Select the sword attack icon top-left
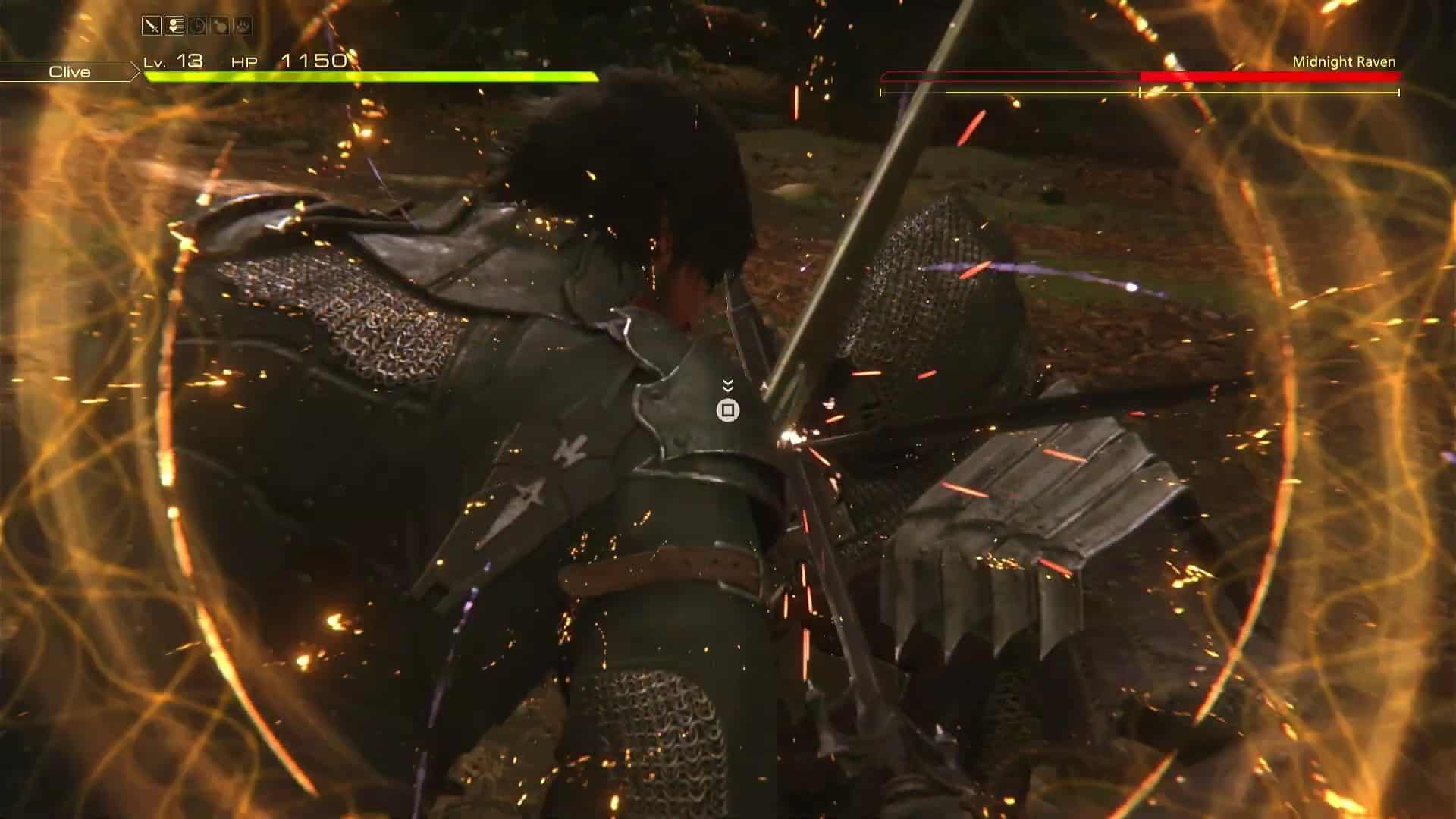The image size is (1456, 819). [x=151, y=25]
